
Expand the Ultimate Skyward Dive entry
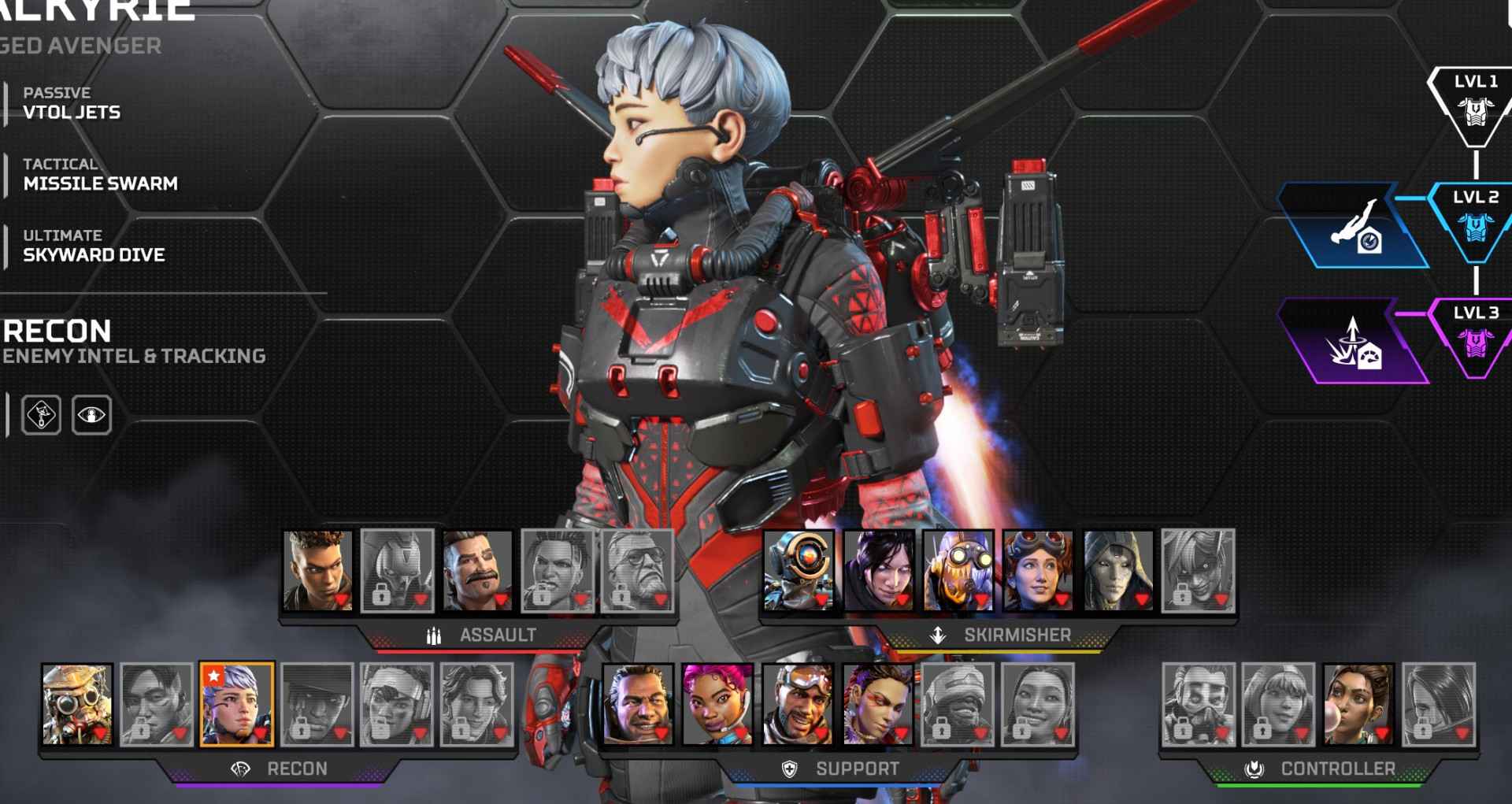click(92, 246)
